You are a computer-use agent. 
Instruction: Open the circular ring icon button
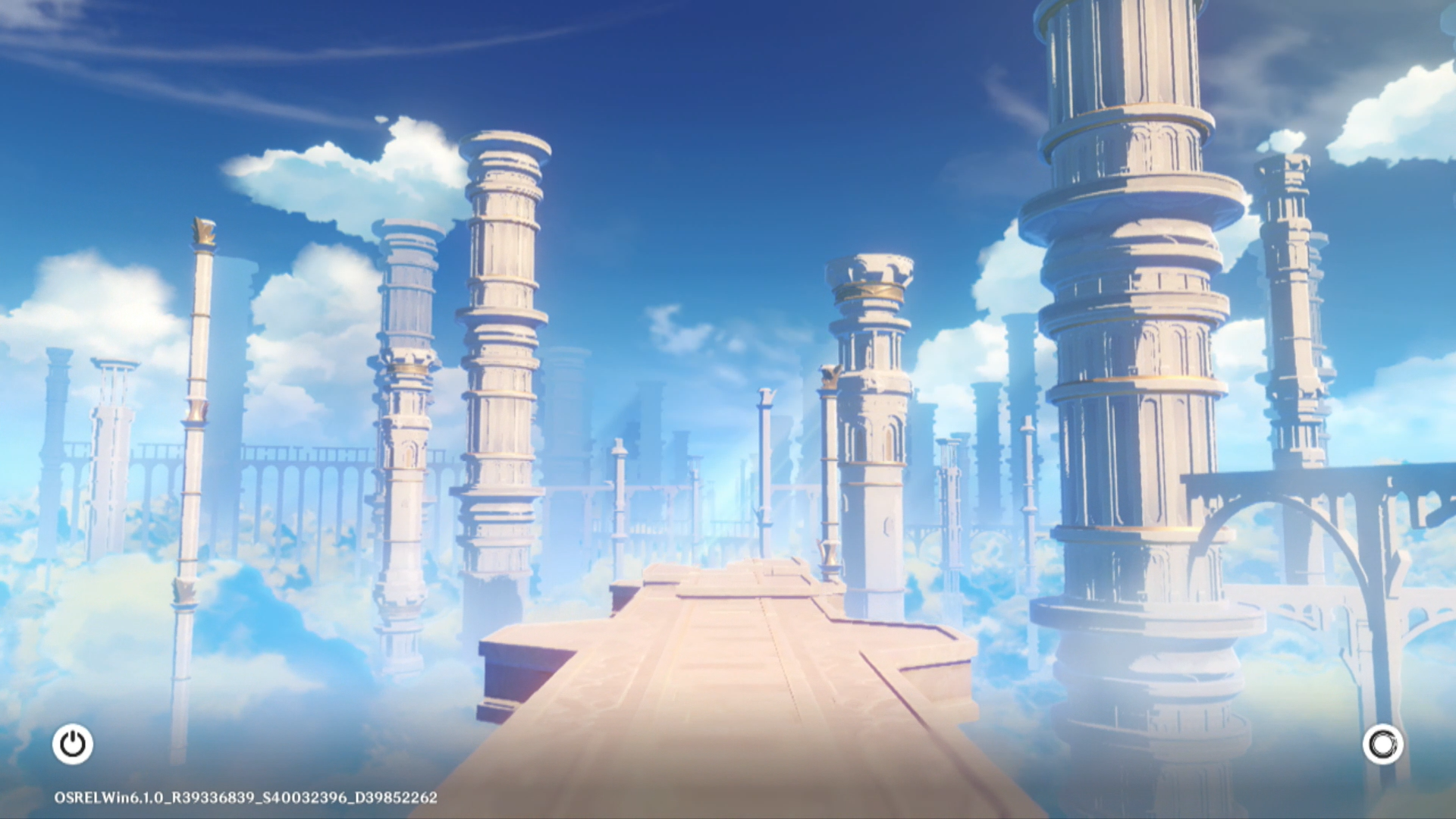pyautogui.click(x=1382, y=744)
